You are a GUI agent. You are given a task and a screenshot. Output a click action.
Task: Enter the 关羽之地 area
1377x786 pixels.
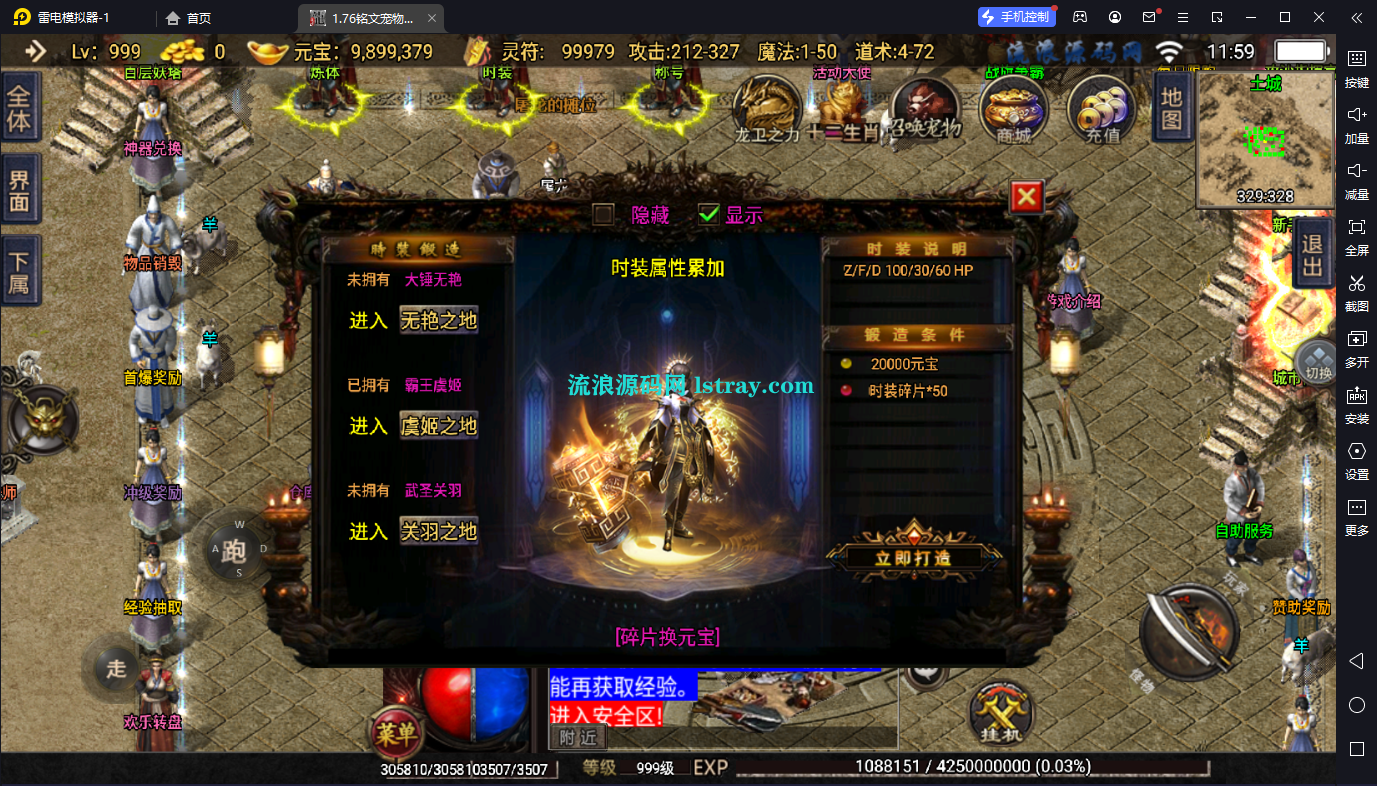pos(438,531)
